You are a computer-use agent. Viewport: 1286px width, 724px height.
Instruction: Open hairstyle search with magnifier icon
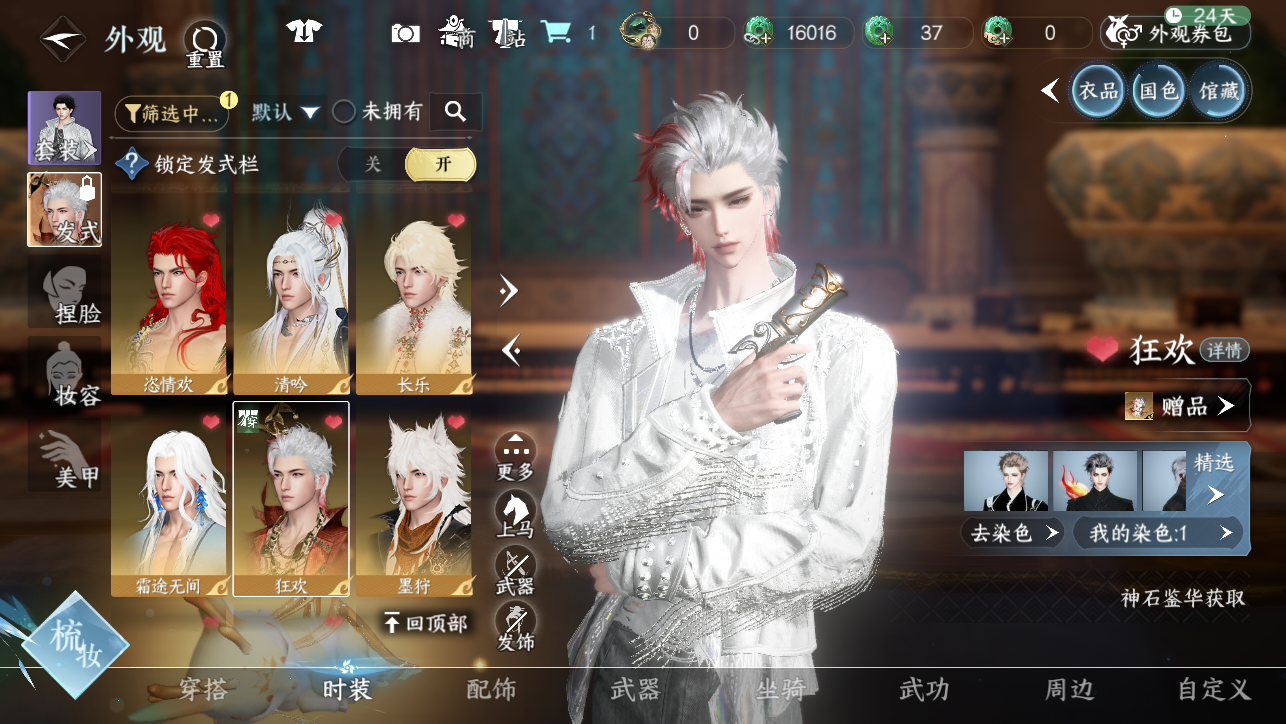click(456, 112)
